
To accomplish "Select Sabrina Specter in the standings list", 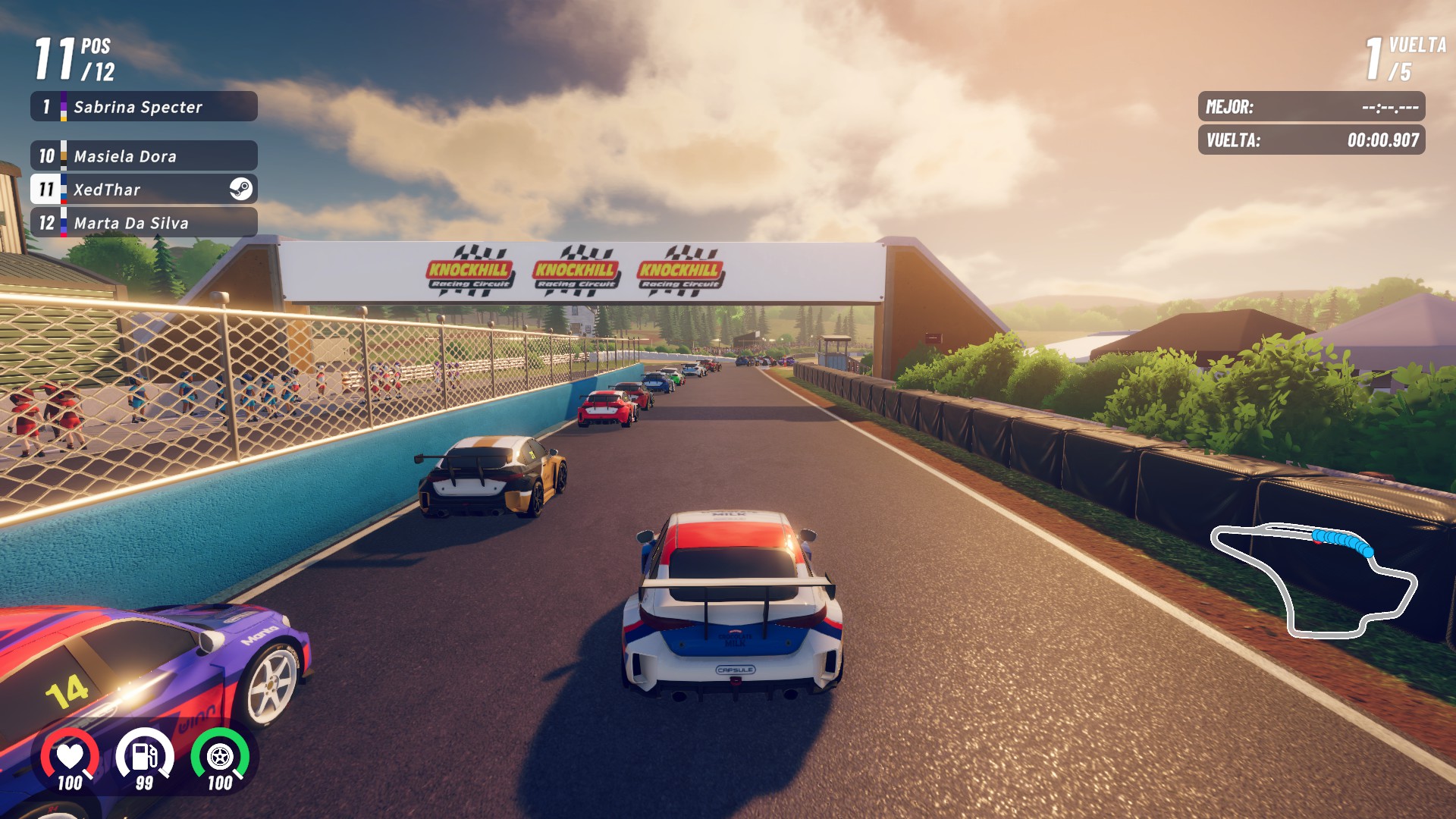I will coord(144,107).
